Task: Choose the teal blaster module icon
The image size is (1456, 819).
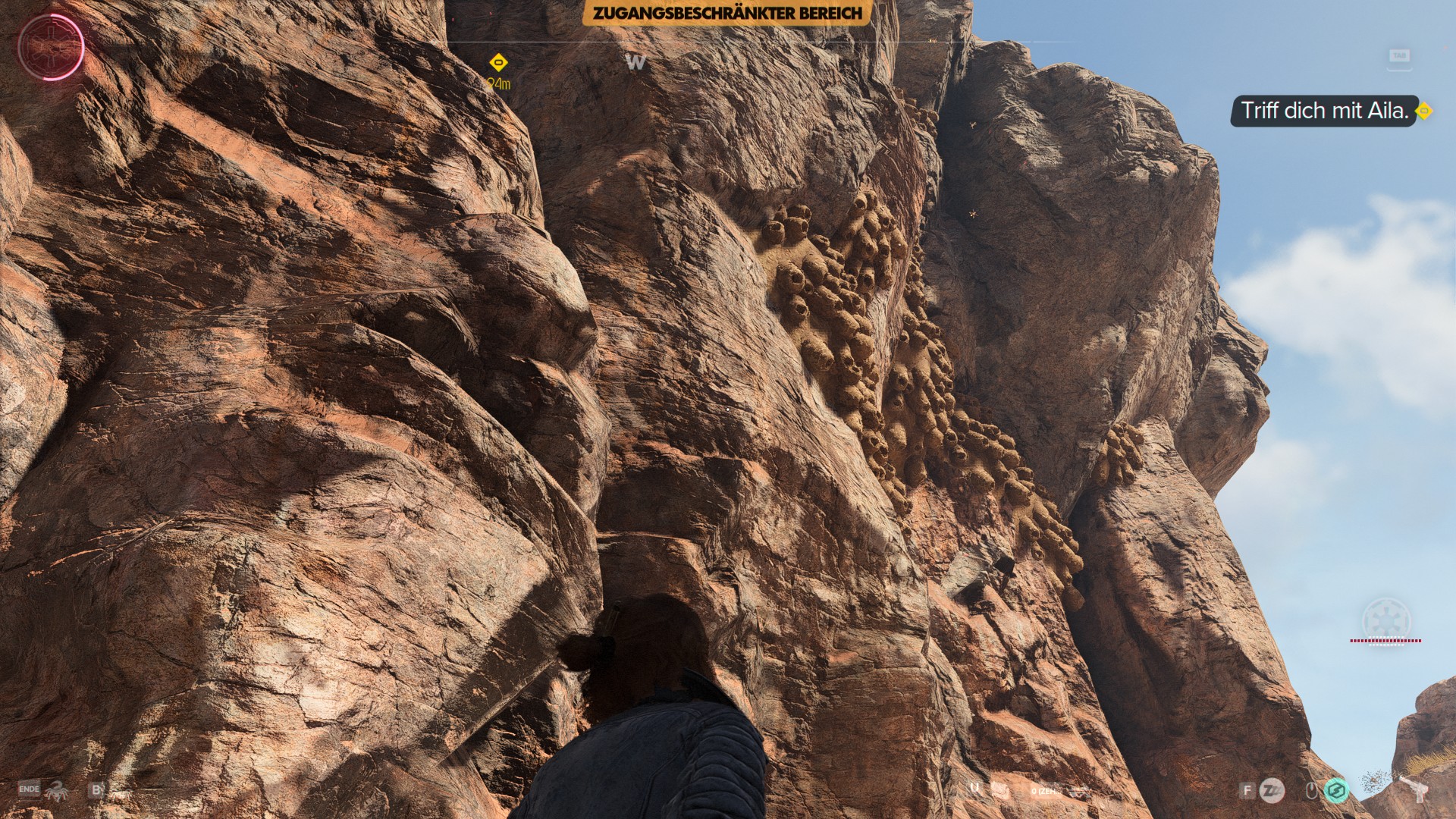Action: (x=1336, y=791)
